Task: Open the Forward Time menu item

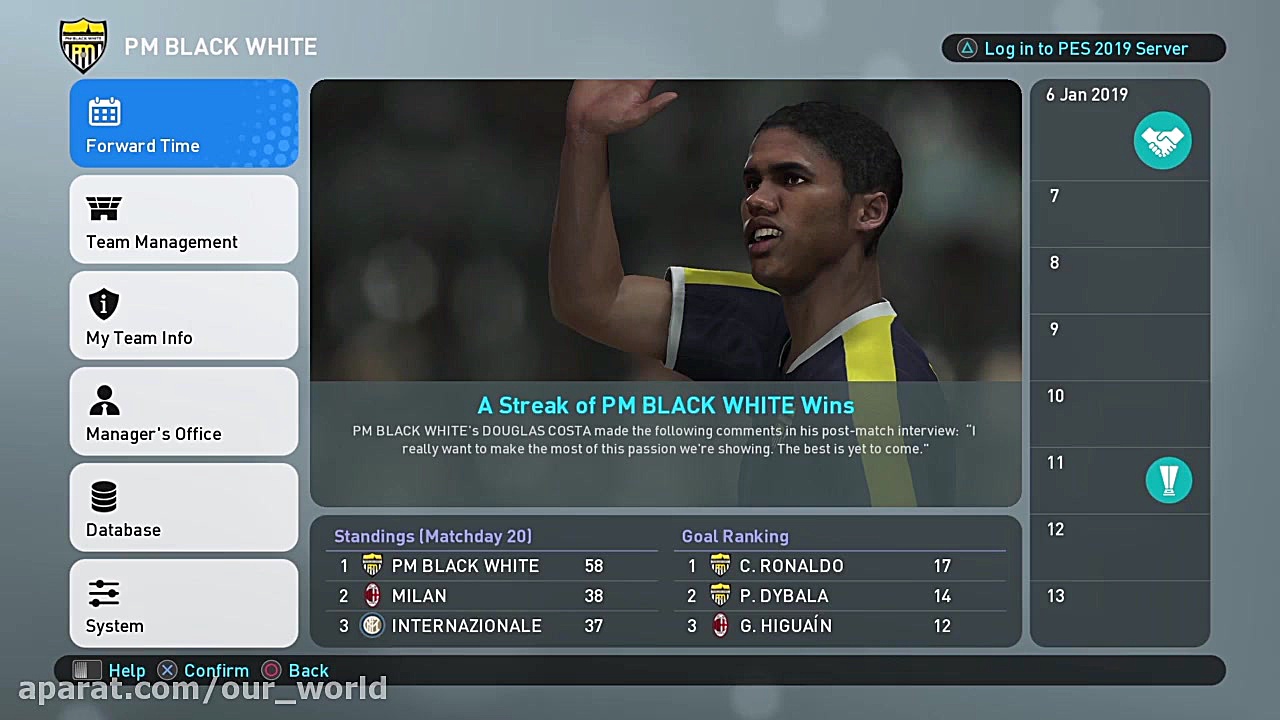Action: 184,123
